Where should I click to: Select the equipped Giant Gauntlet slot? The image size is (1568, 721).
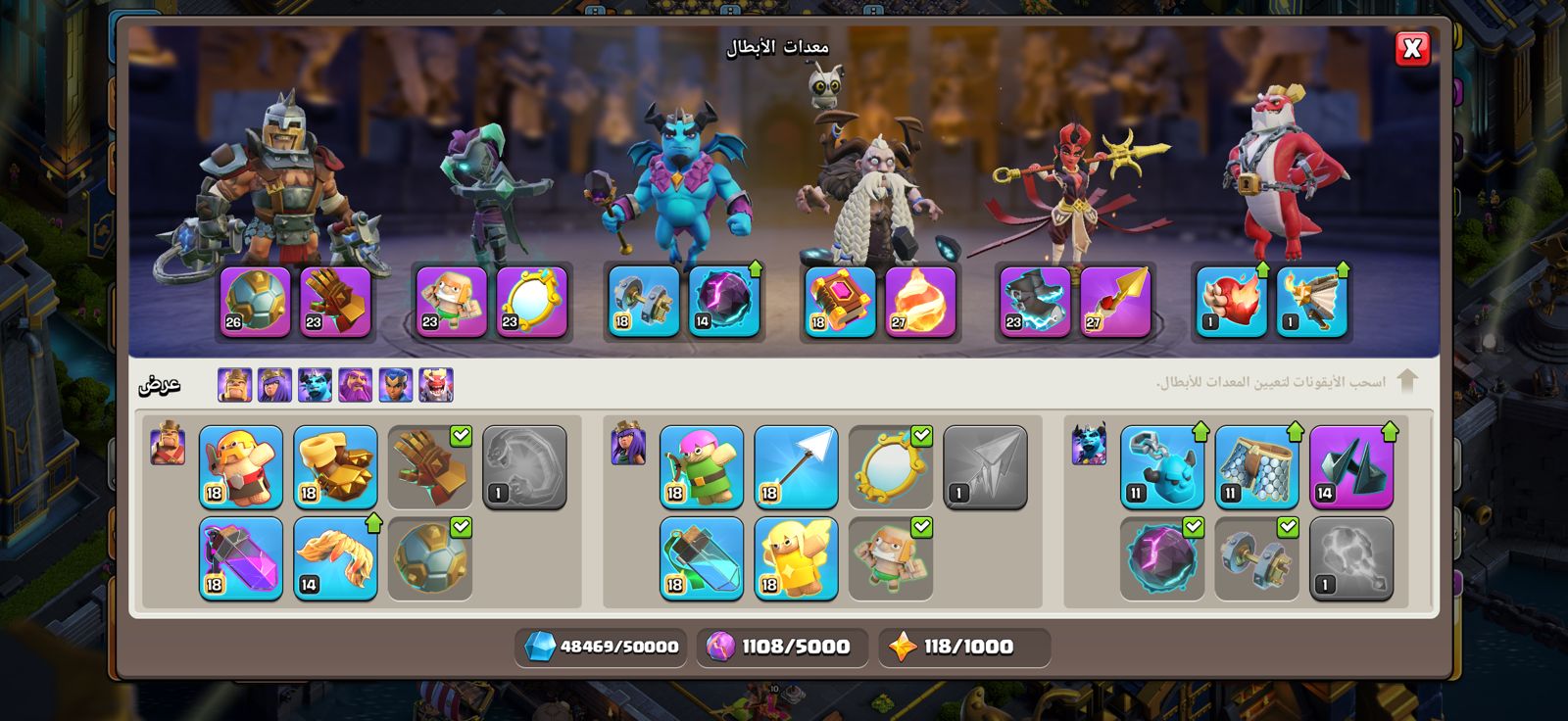pos(335,302)
